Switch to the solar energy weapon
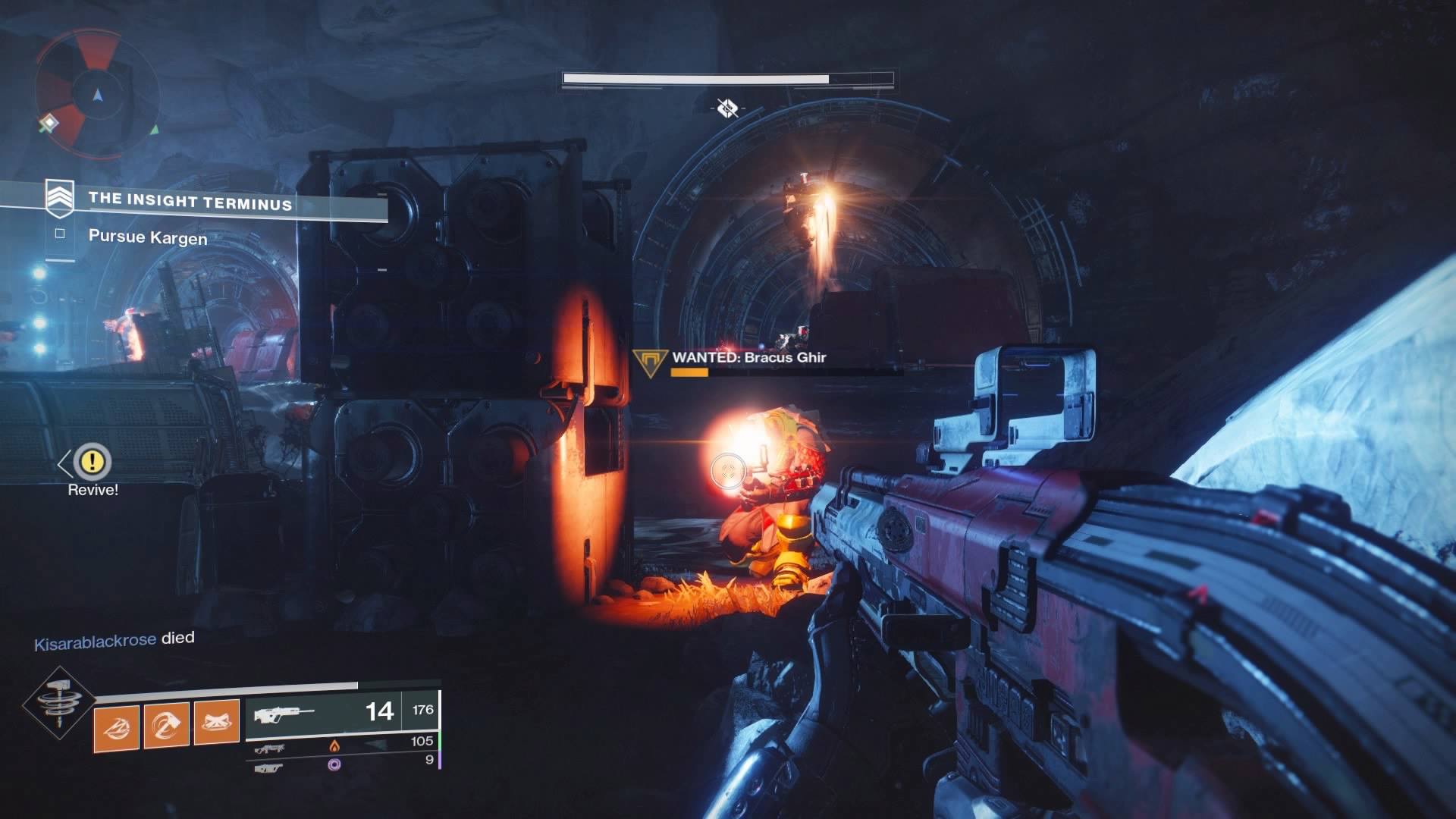The image size is (1456, 819). (343, 746)
